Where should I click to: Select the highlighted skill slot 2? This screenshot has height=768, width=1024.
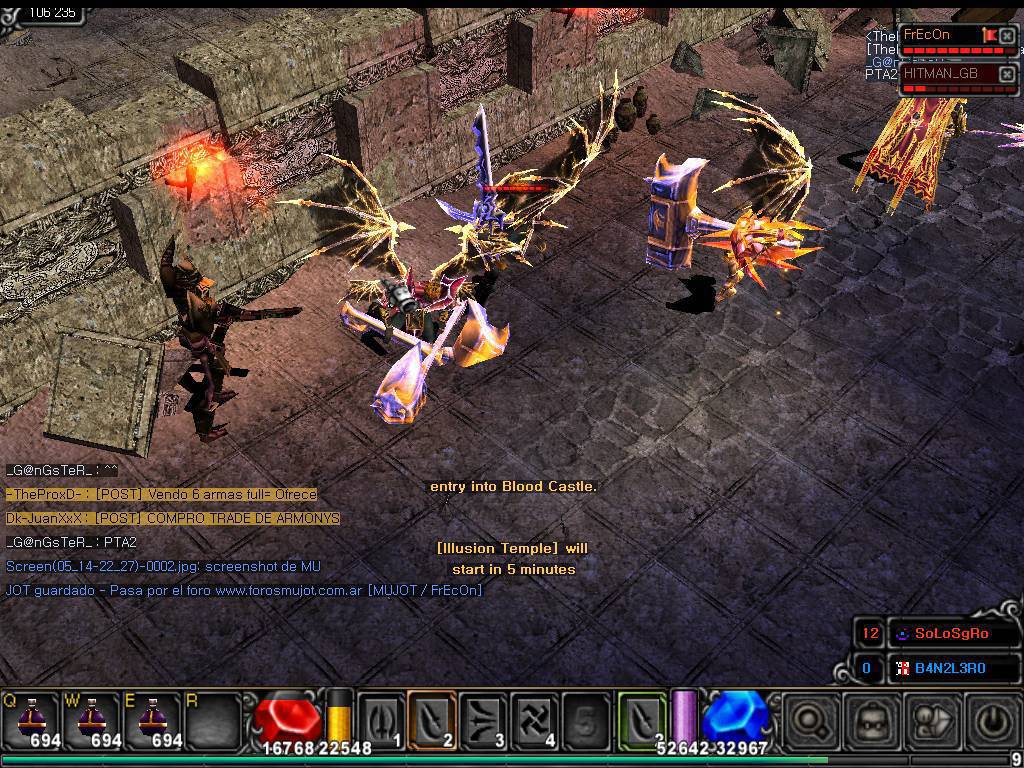432,719
